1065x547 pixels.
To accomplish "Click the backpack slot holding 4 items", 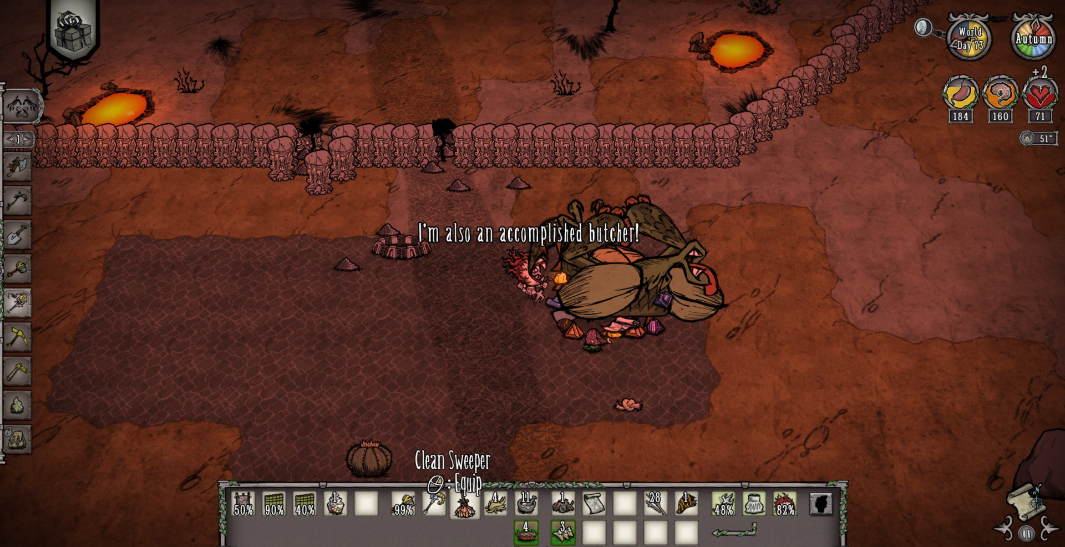I will (525, 532).
